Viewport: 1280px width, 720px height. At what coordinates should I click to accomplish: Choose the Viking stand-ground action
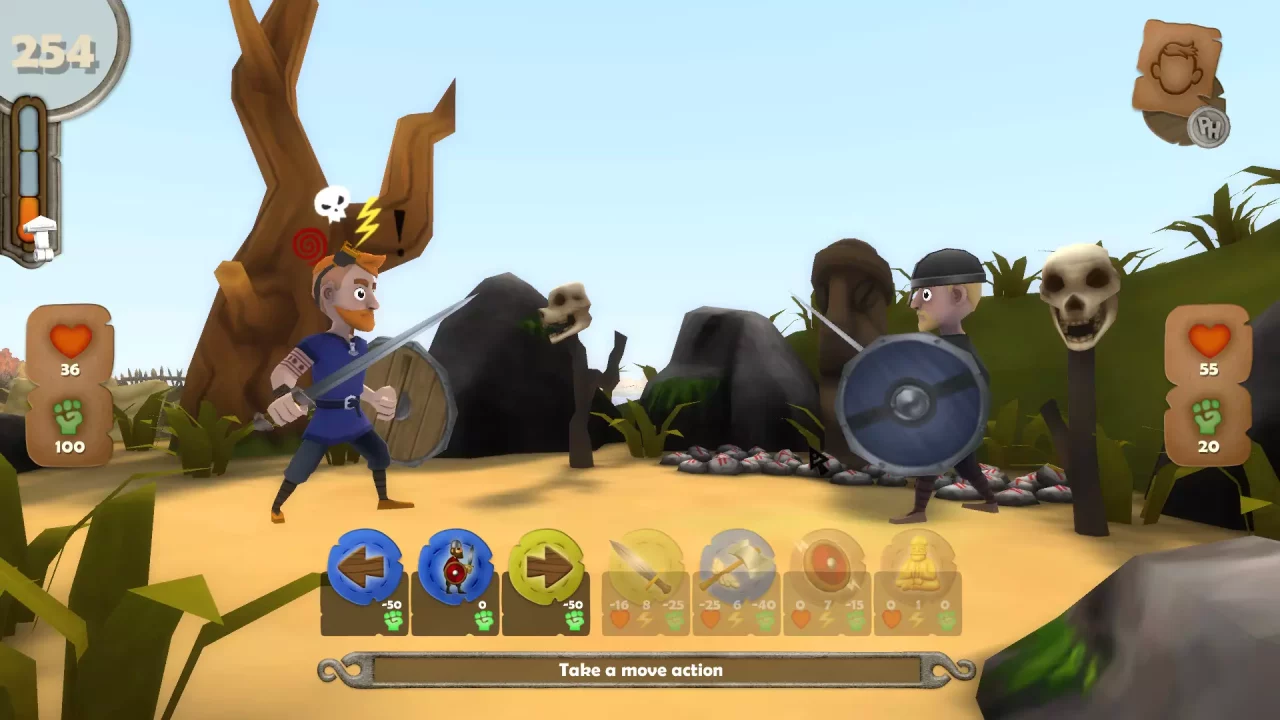[456, 567]
